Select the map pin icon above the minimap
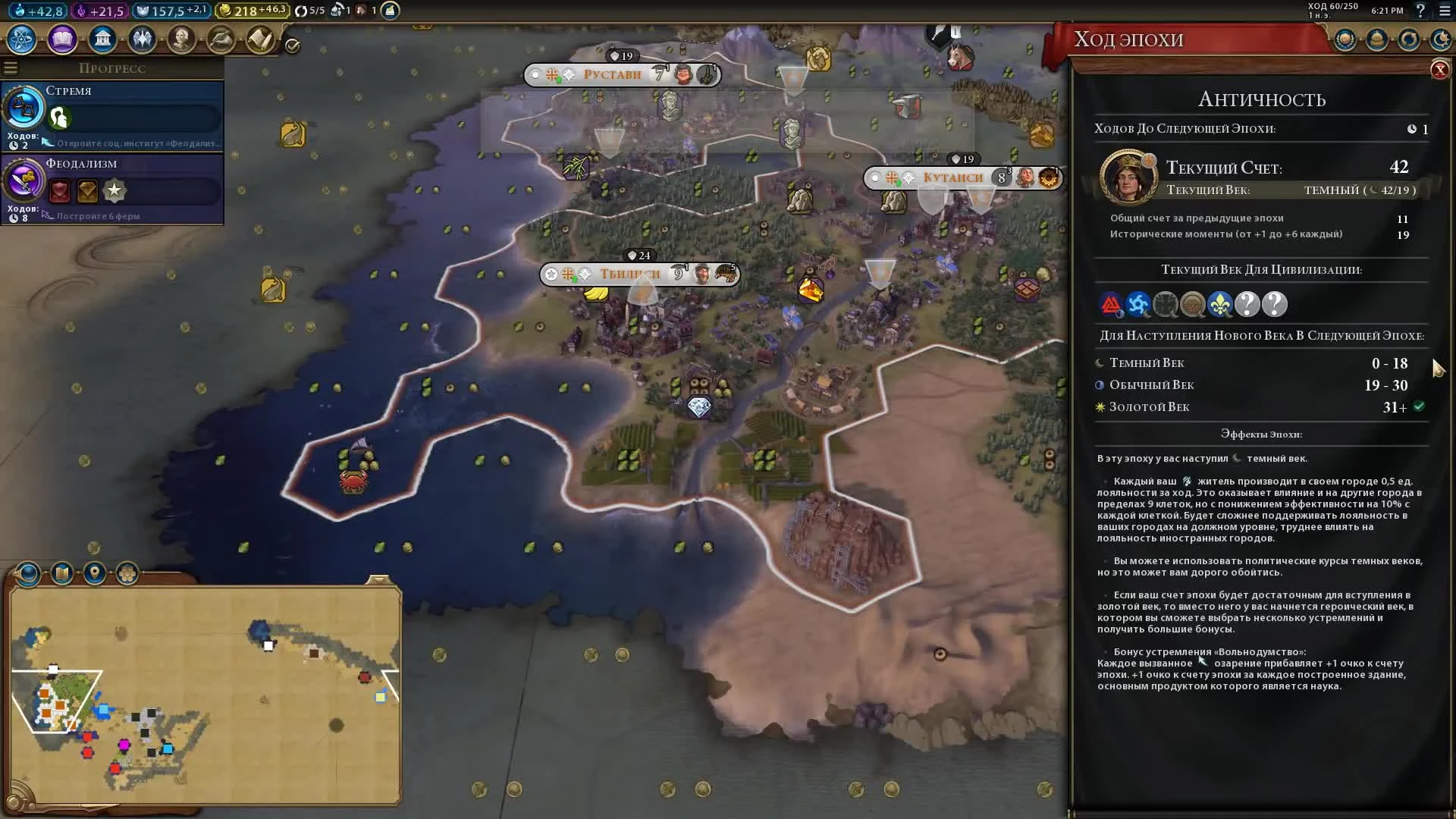 [95, 574]
